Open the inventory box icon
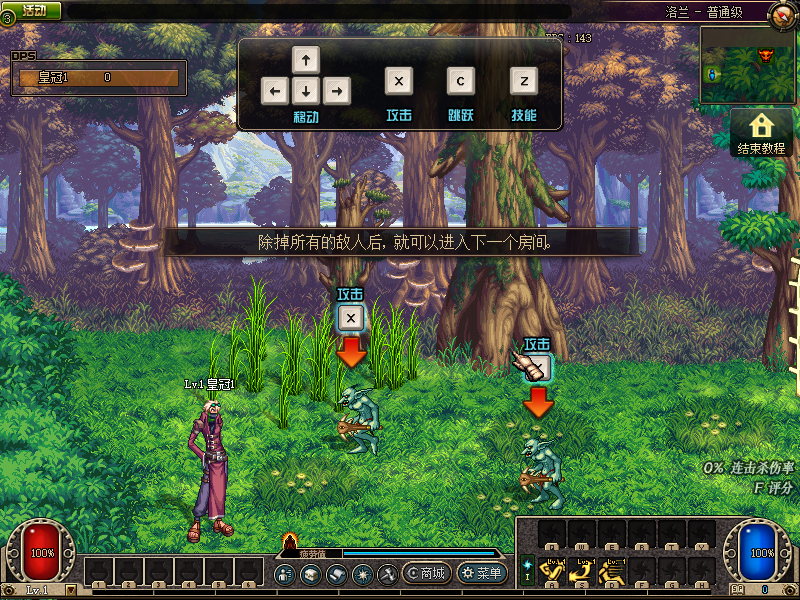The width and height of the screenshot is (800, 600). [x=311, y=574]
